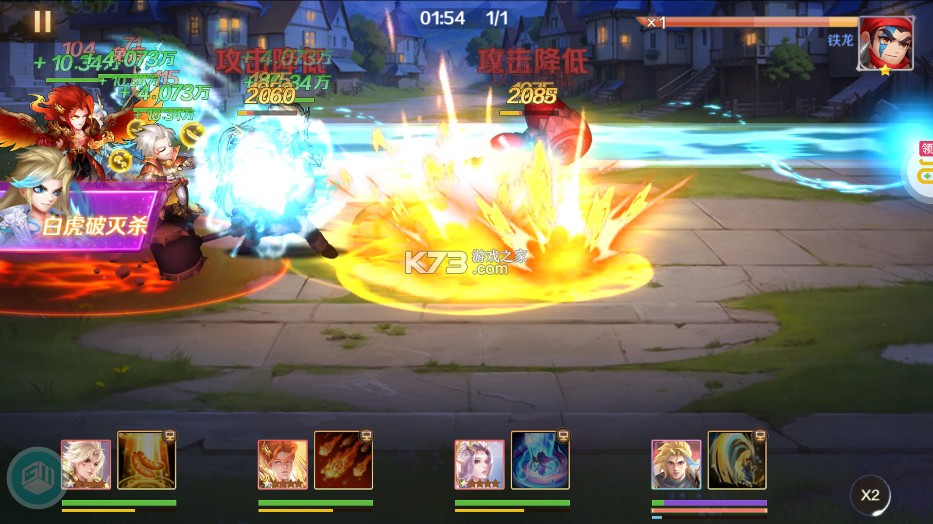
Task: Toggle the X2 battle speed
Action: tap(870, 494)
